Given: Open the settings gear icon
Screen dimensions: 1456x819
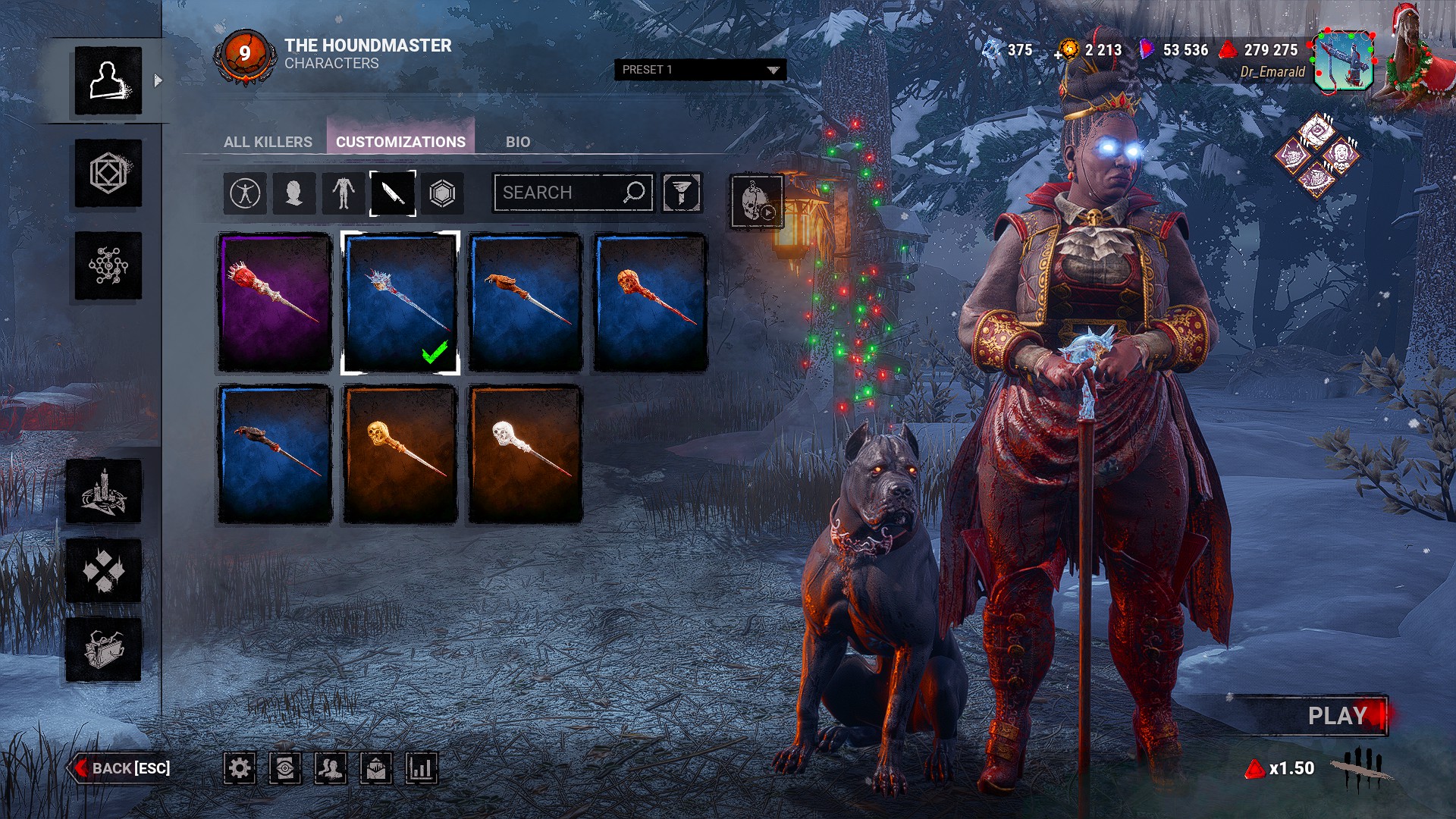Looking at the screenshot, I should 239,768.
